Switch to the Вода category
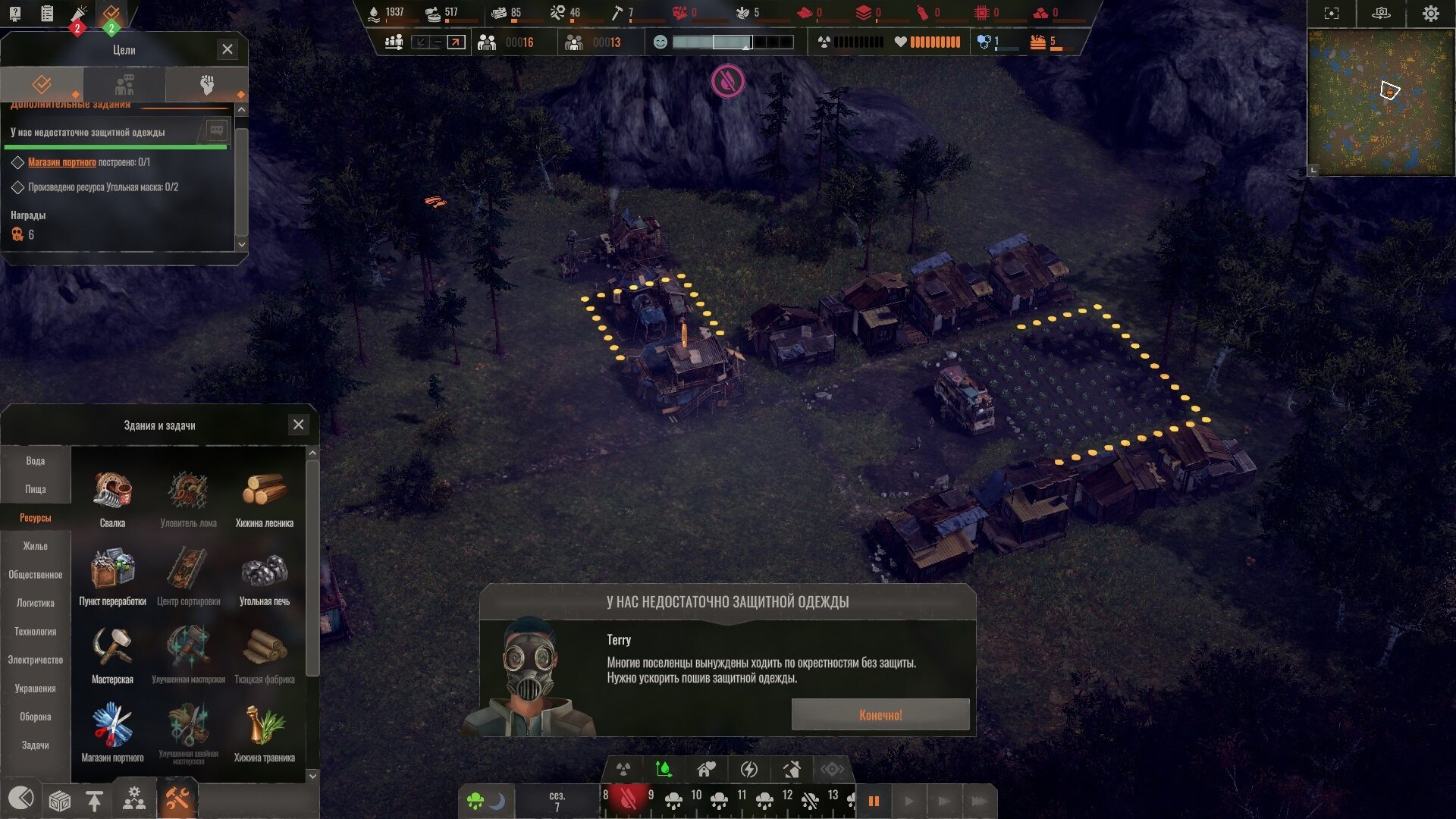Image resolution: width=1456 pixels, height=819 pixels. (x=36, y=461)
